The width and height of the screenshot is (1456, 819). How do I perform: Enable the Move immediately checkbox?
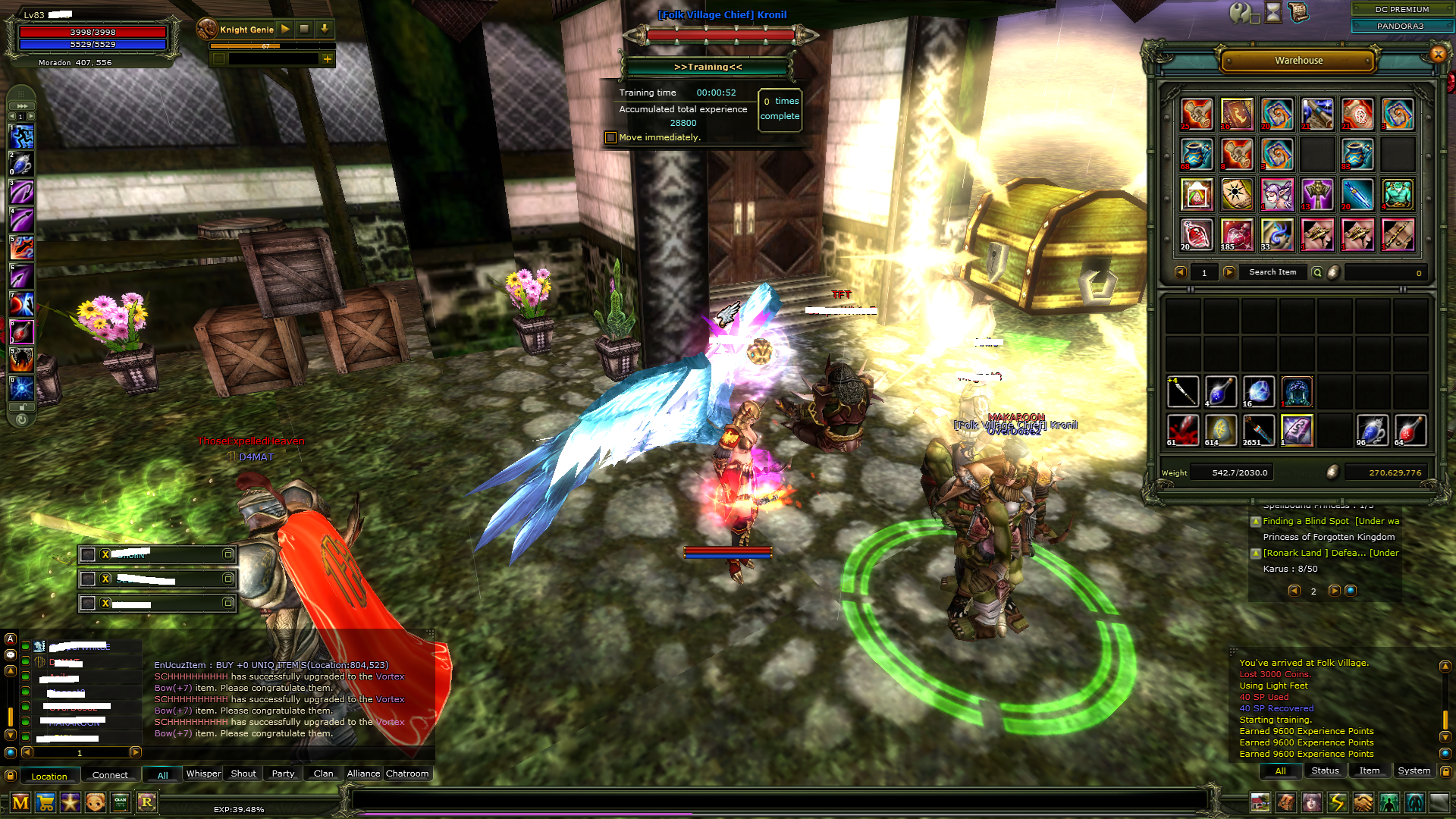(610, 136)
